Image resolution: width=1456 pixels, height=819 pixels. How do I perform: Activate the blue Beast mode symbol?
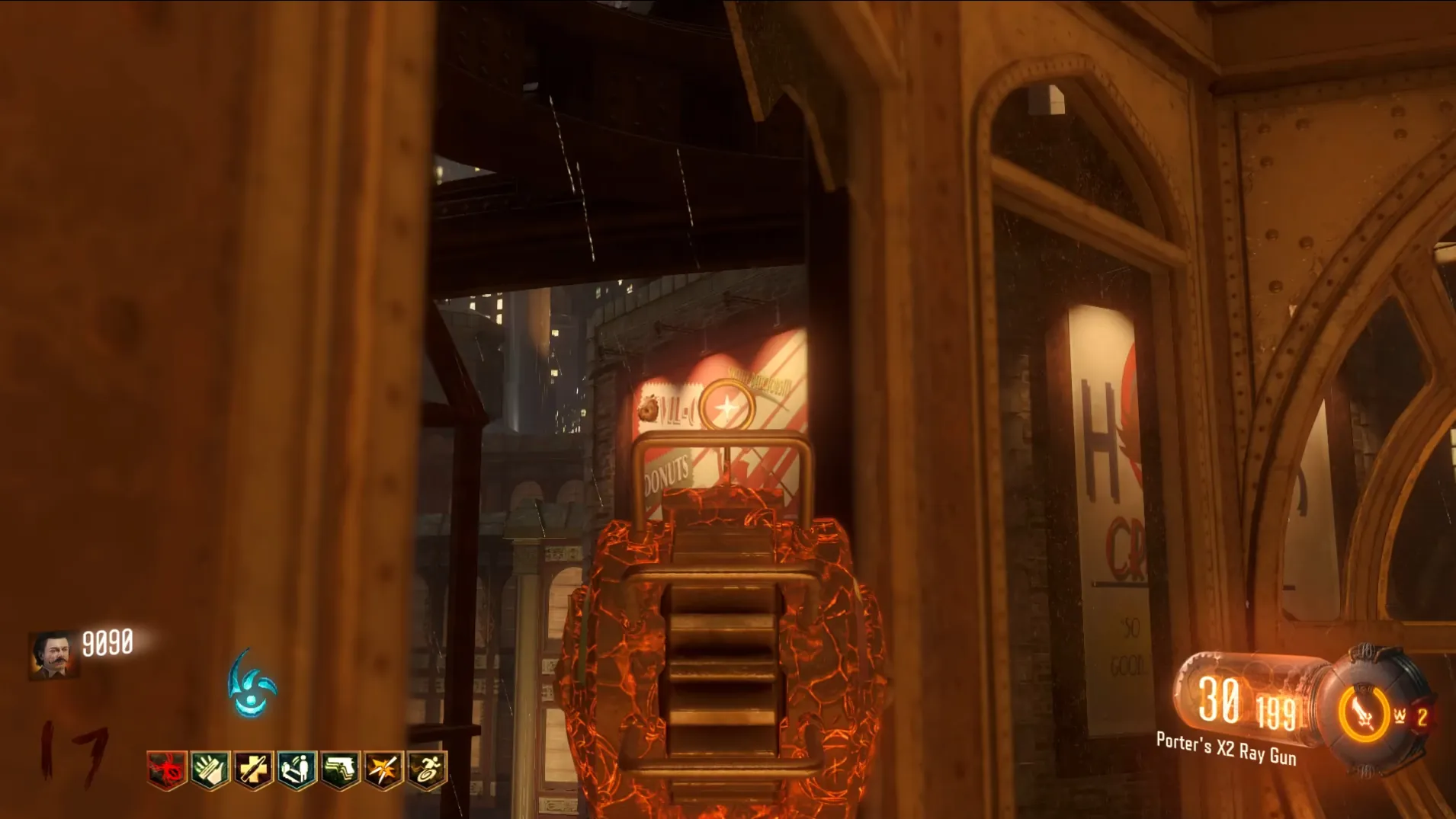pos(251,685)
